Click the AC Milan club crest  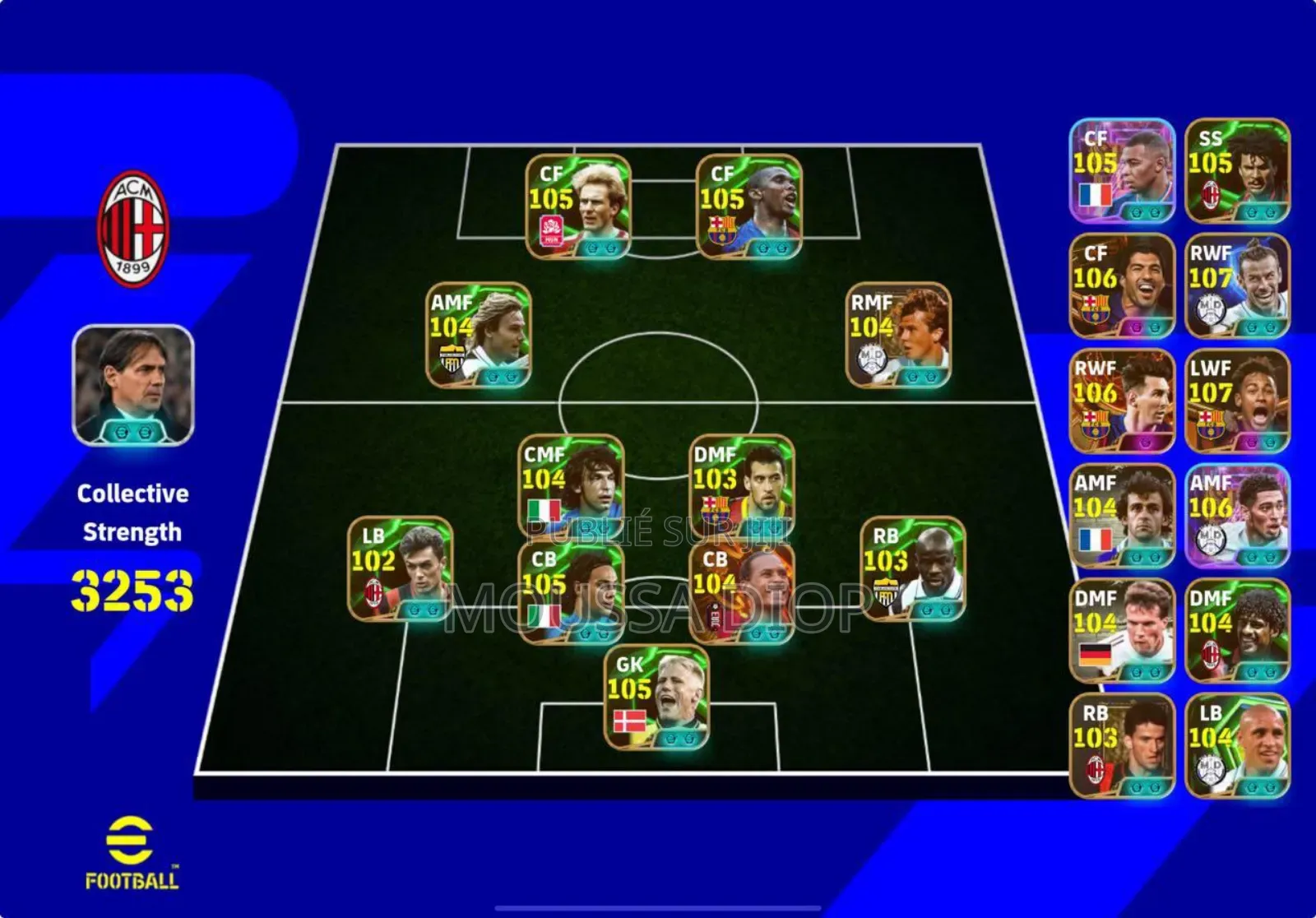[x=133, y=229]
